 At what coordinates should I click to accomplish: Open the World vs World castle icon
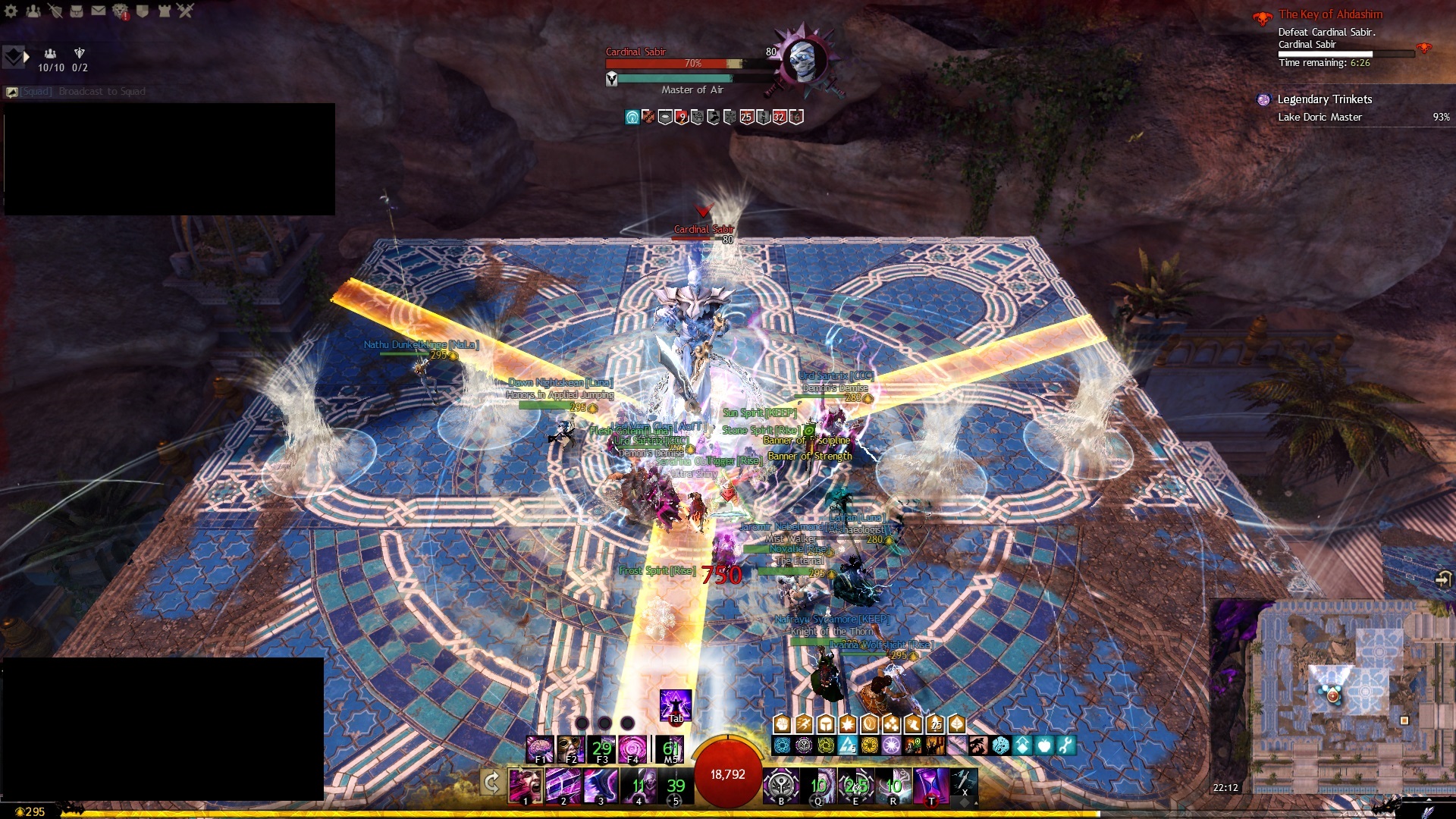[x=164, y=11]
